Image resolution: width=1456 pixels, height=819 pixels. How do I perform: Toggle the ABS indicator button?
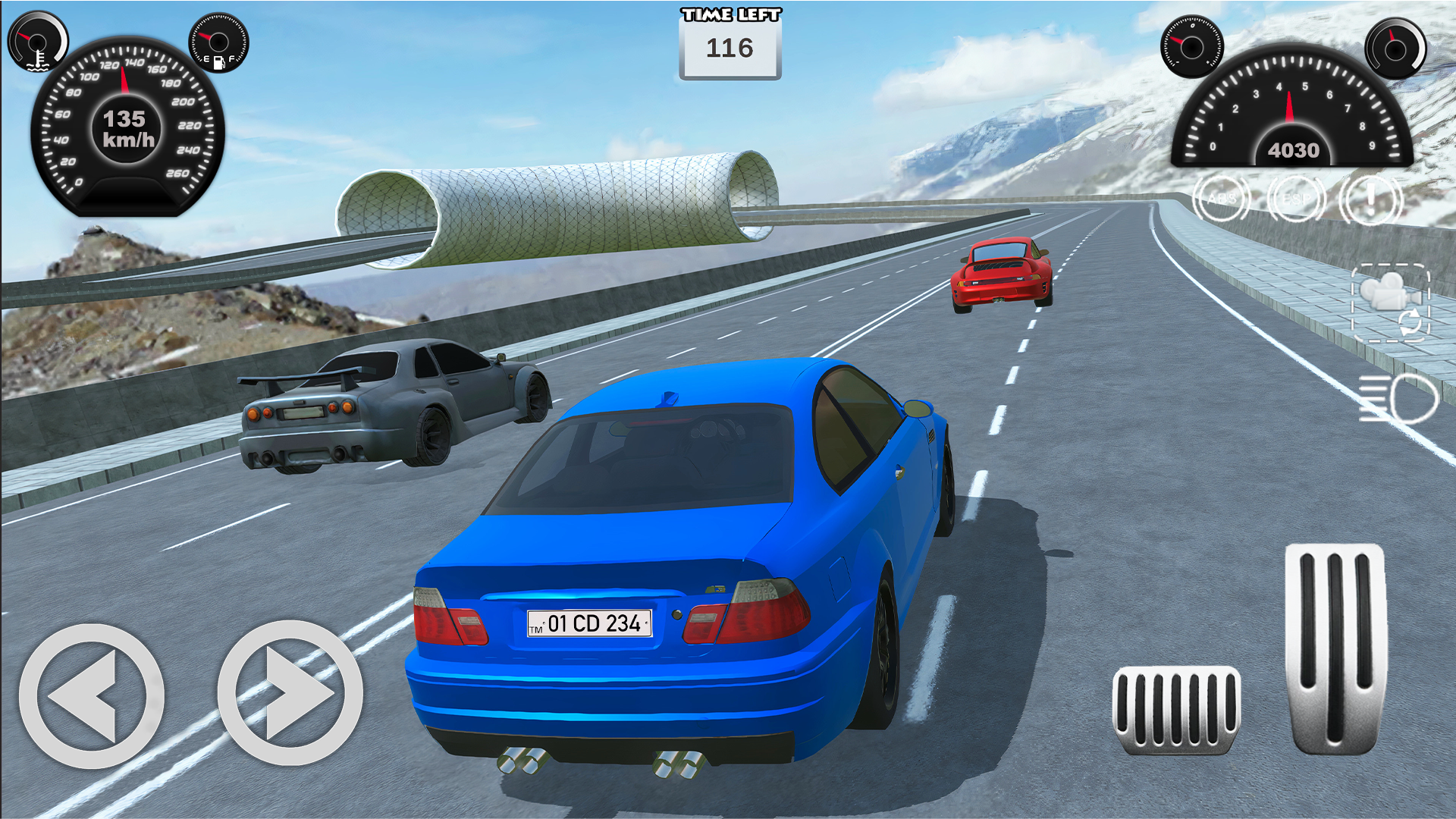pos(1221,199)
